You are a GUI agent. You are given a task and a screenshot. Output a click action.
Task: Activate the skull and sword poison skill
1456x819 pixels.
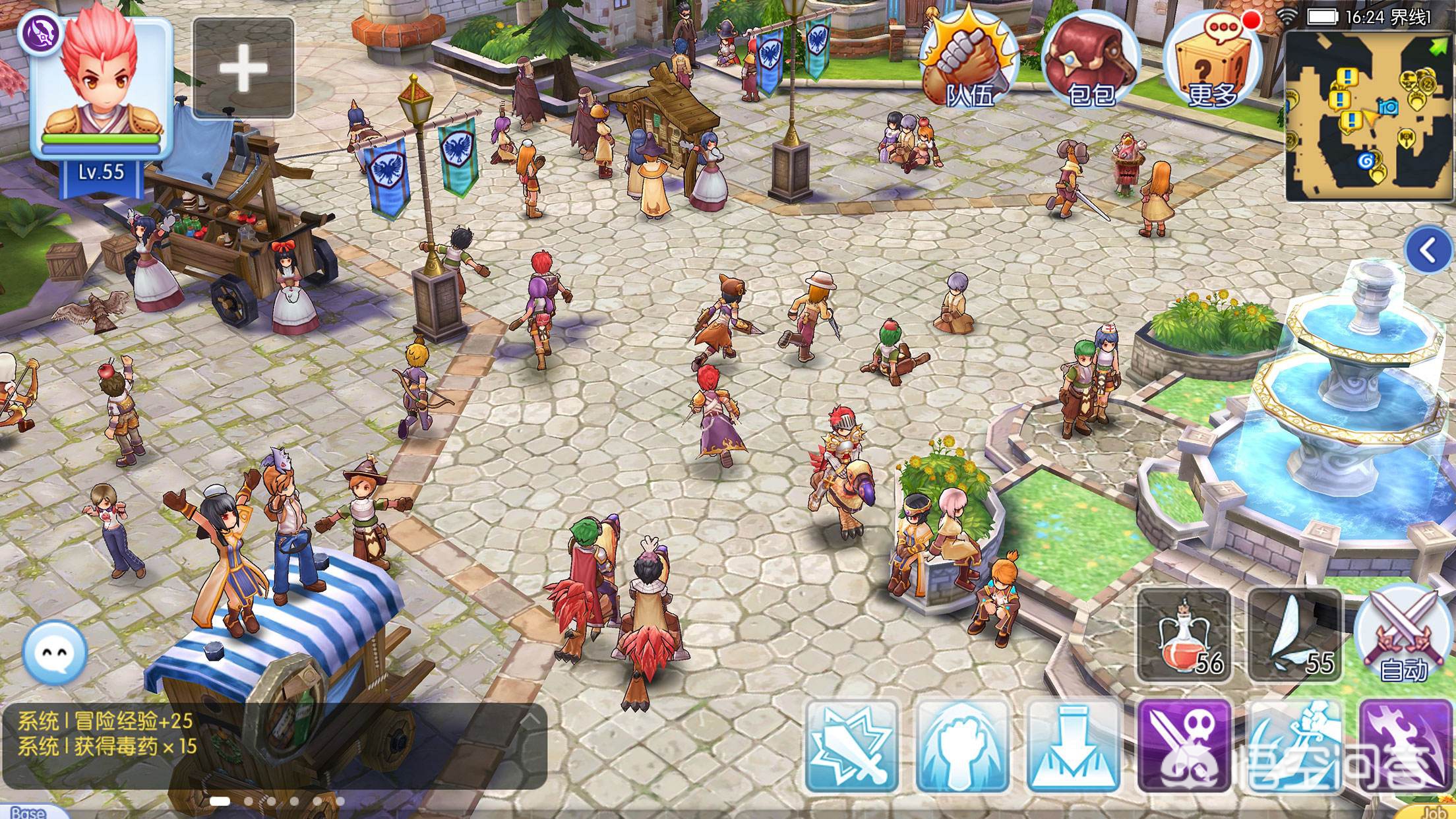[x=1184, y=746]
